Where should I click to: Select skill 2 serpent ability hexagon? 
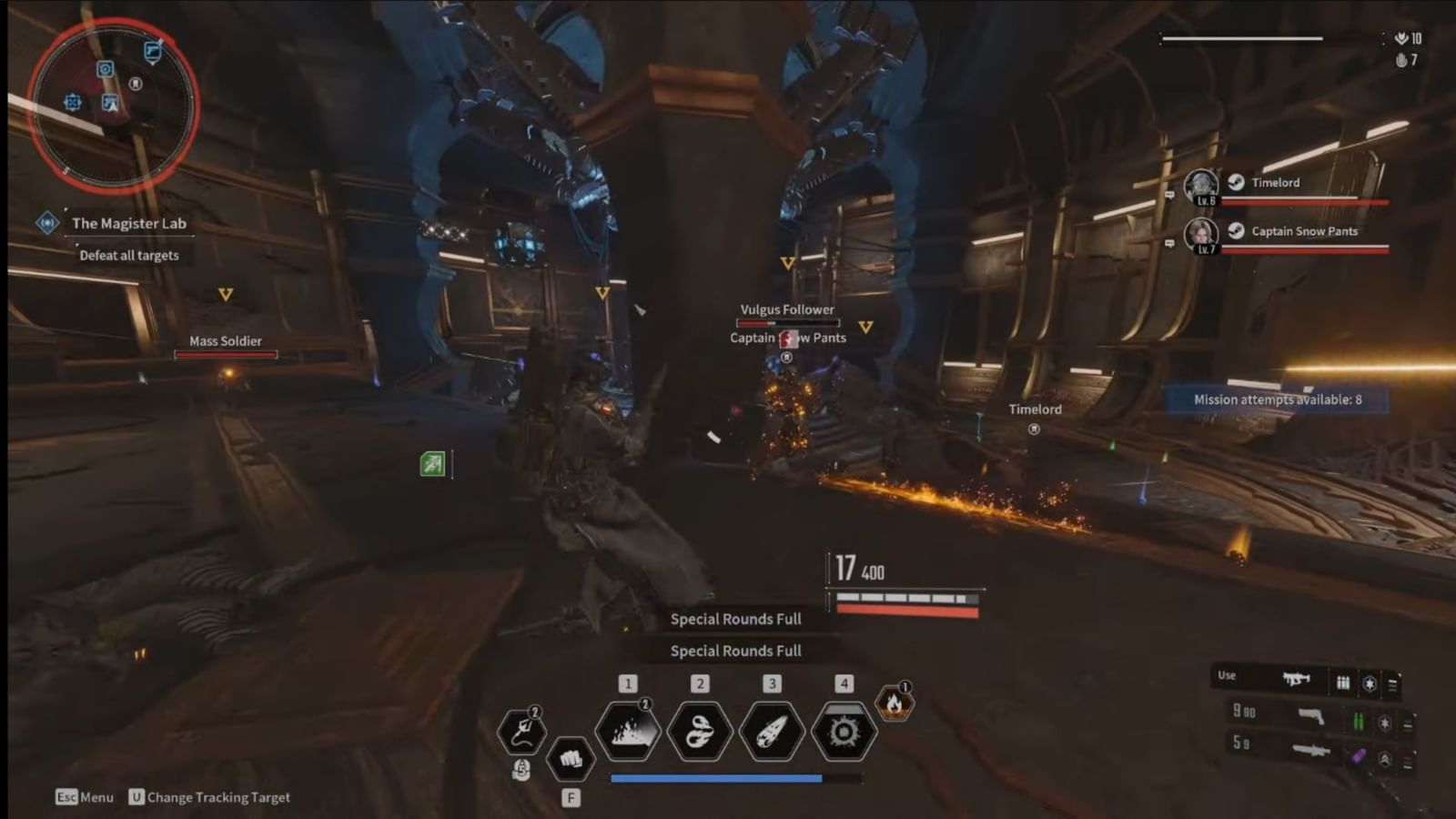point(699,728)
